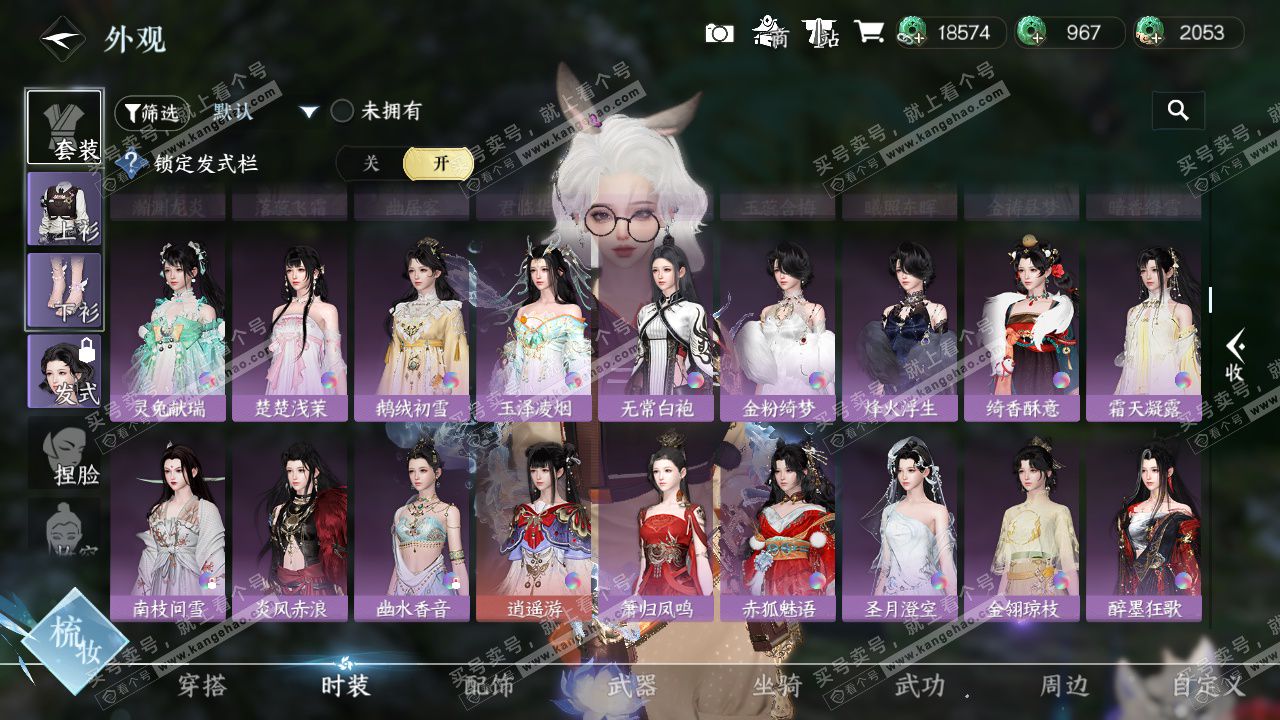The image size is (1280, 720).
Task: Open the search magnifier
Action: 1178,111
